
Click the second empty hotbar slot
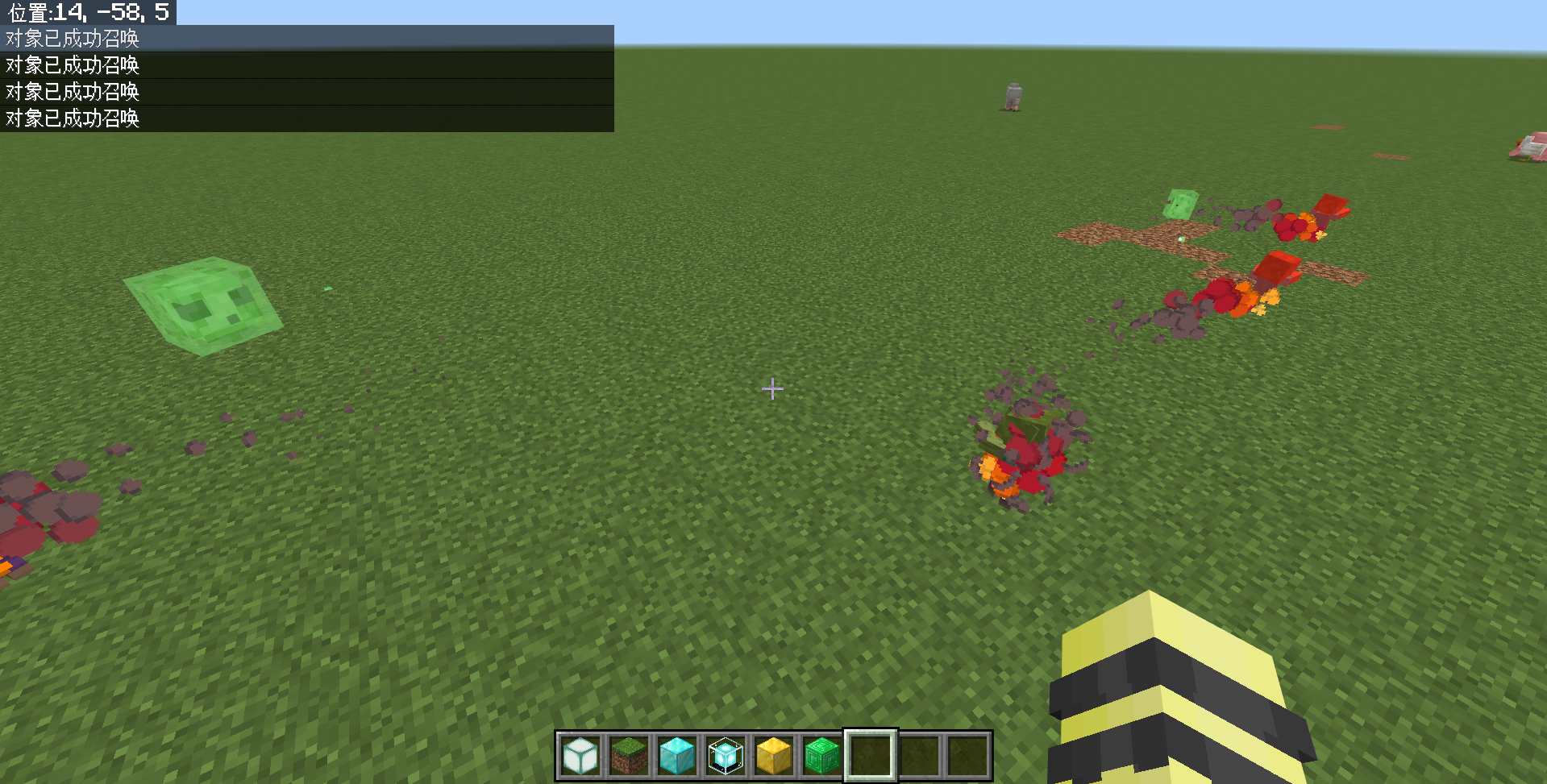point(918,756)
